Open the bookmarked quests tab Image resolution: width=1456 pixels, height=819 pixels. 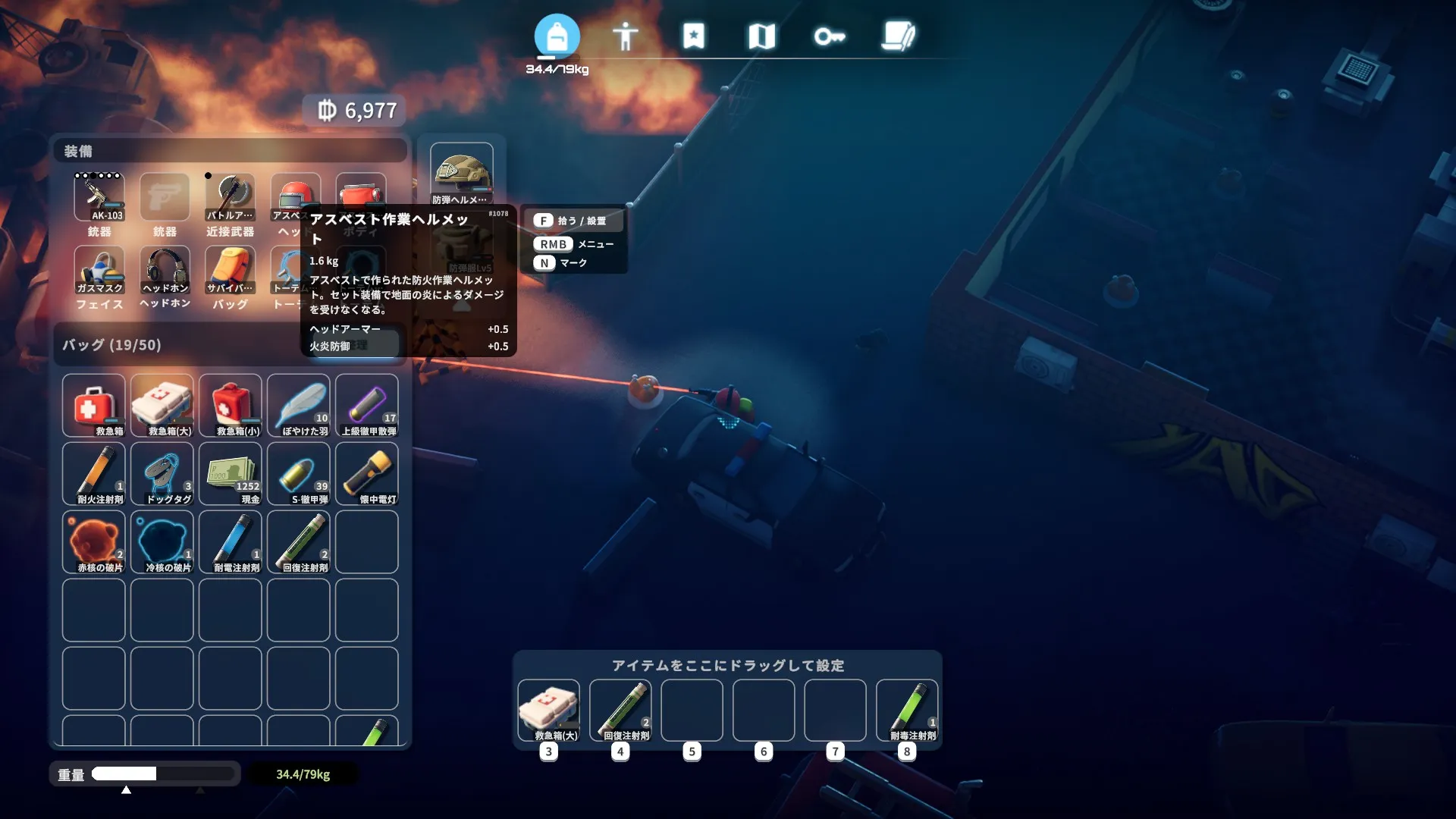[693, 36]
